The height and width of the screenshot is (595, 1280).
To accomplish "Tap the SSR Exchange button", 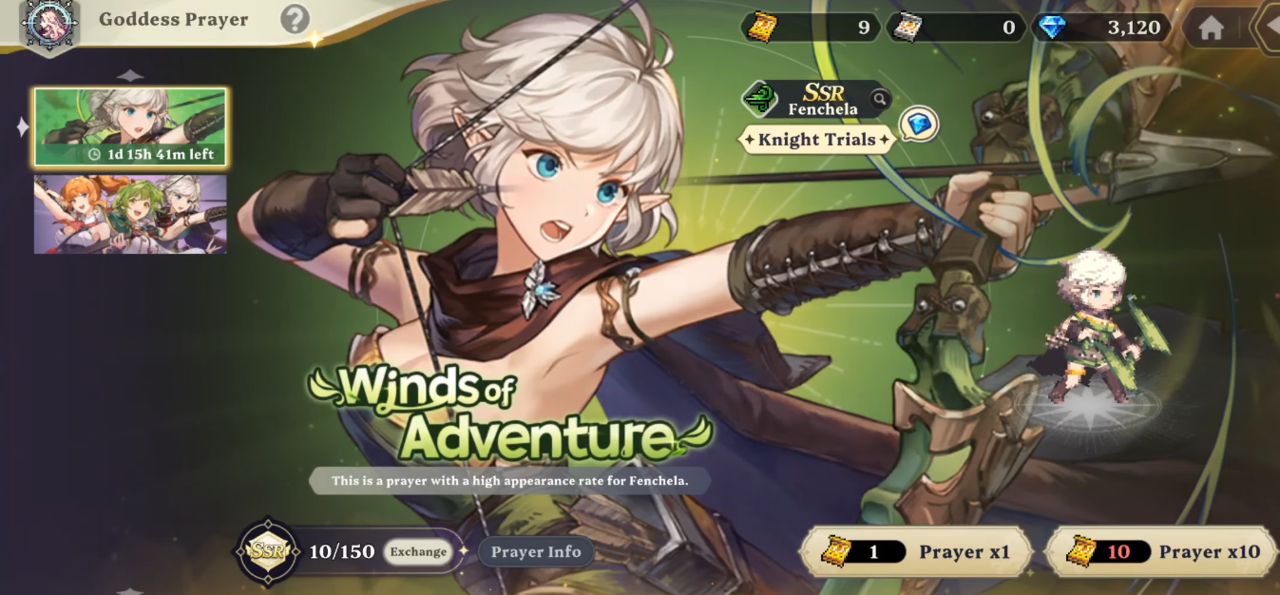I will pyautogui.click(x=418, y=552).
